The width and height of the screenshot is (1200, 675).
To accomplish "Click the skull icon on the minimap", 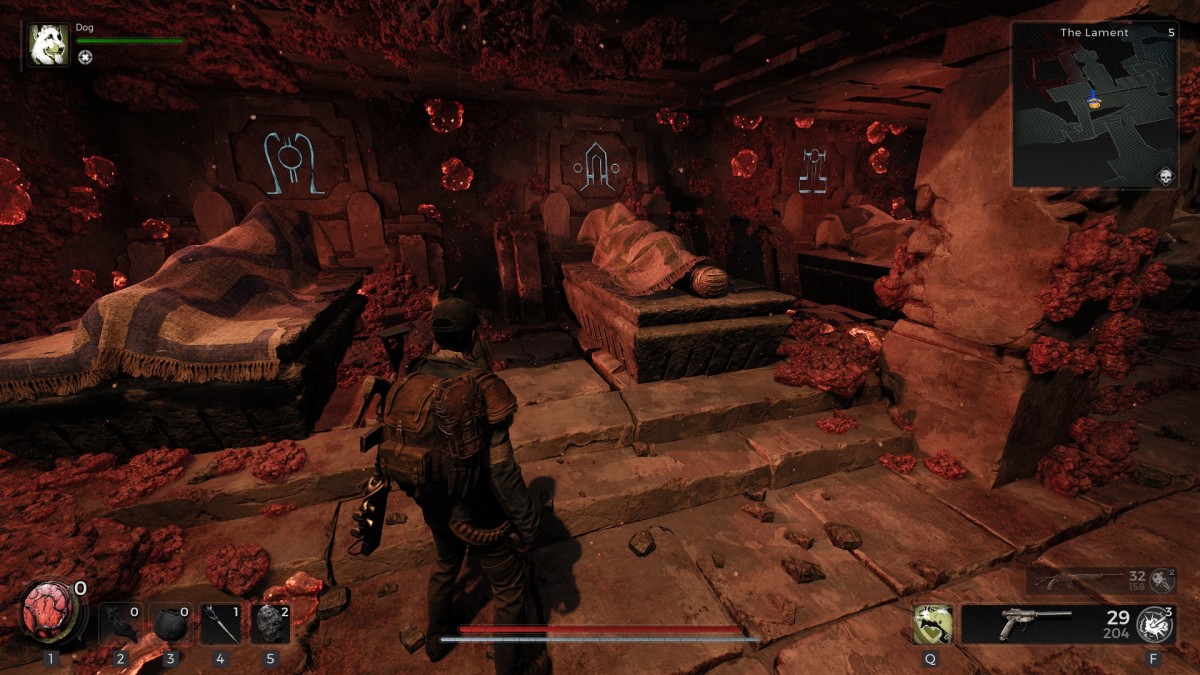I will [x=1165, y=175].
